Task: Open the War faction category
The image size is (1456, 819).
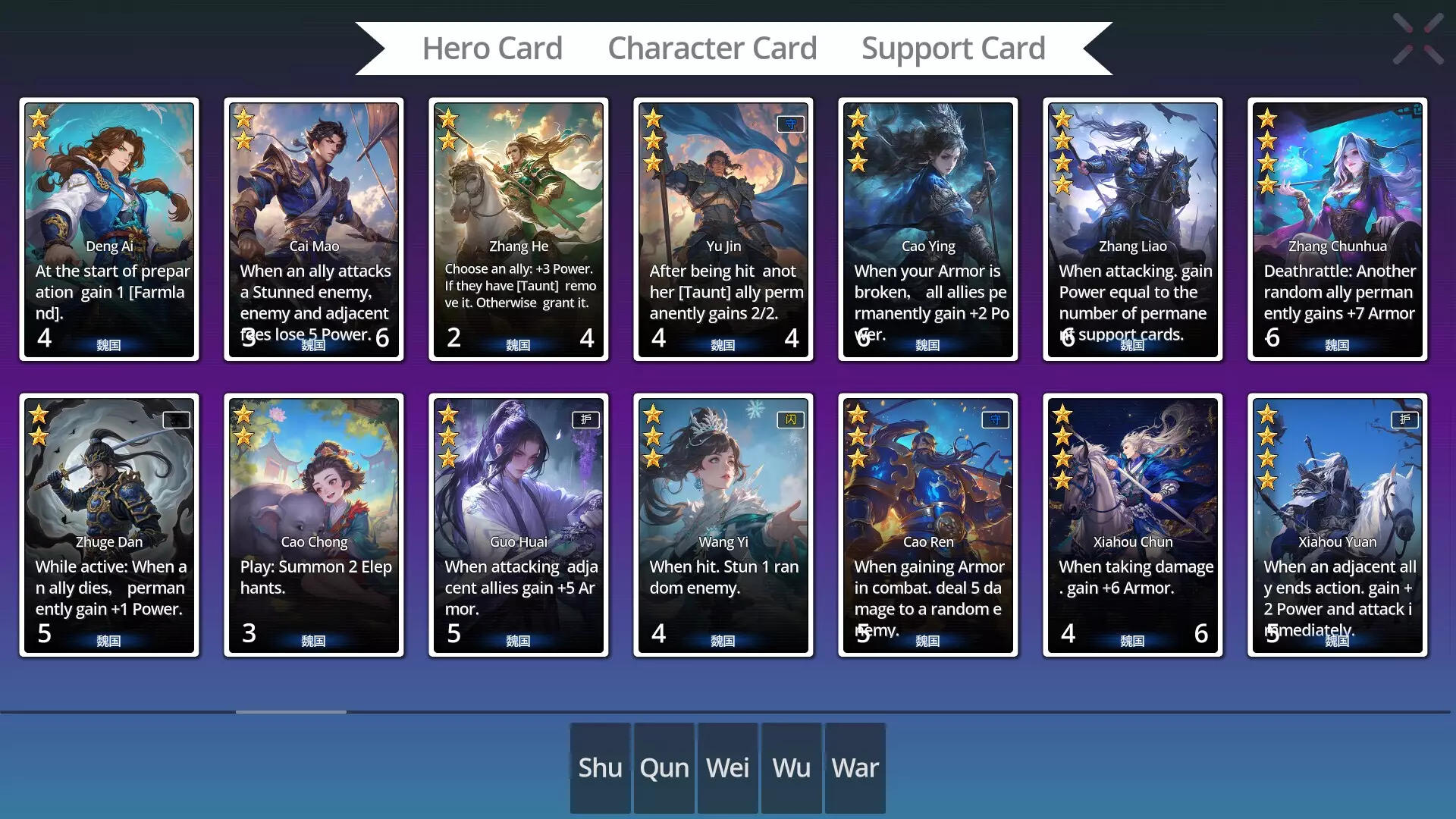Action: [x=855, y=767]
